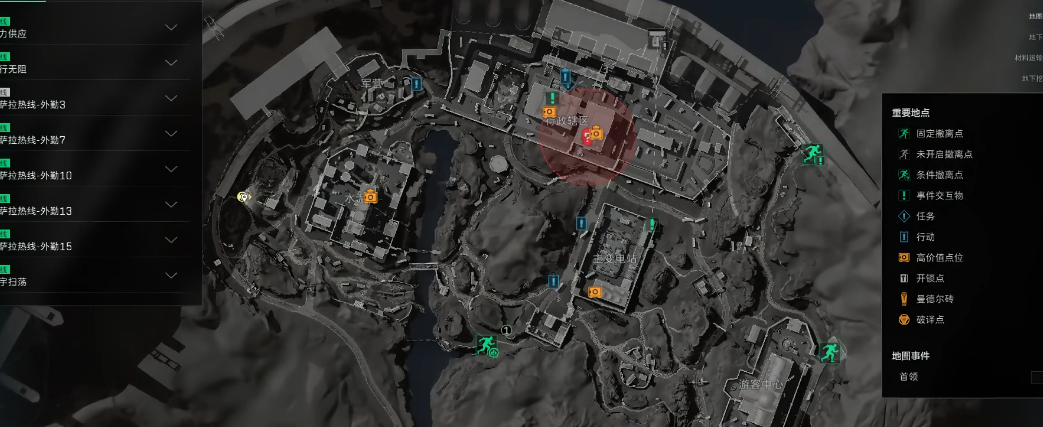Screen dimensions: 1043x427
Task: Click the orange safe marker inside the red circle
Action: pos(596,133)
